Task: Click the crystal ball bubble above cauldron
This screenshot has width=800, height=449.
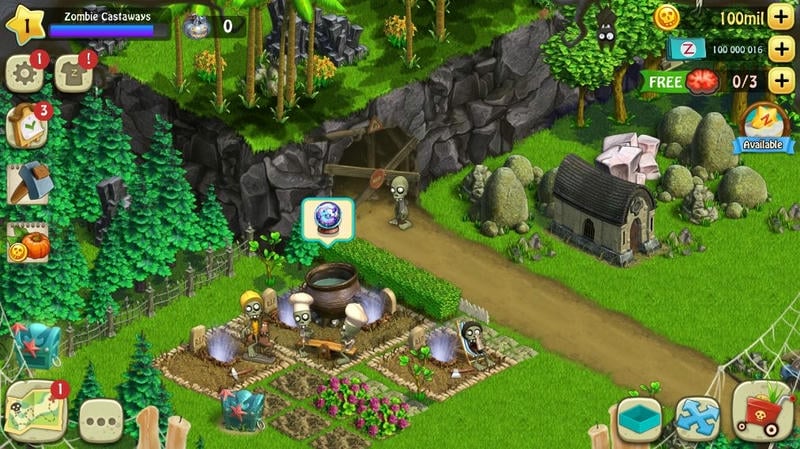Action: tap(325, 217)
